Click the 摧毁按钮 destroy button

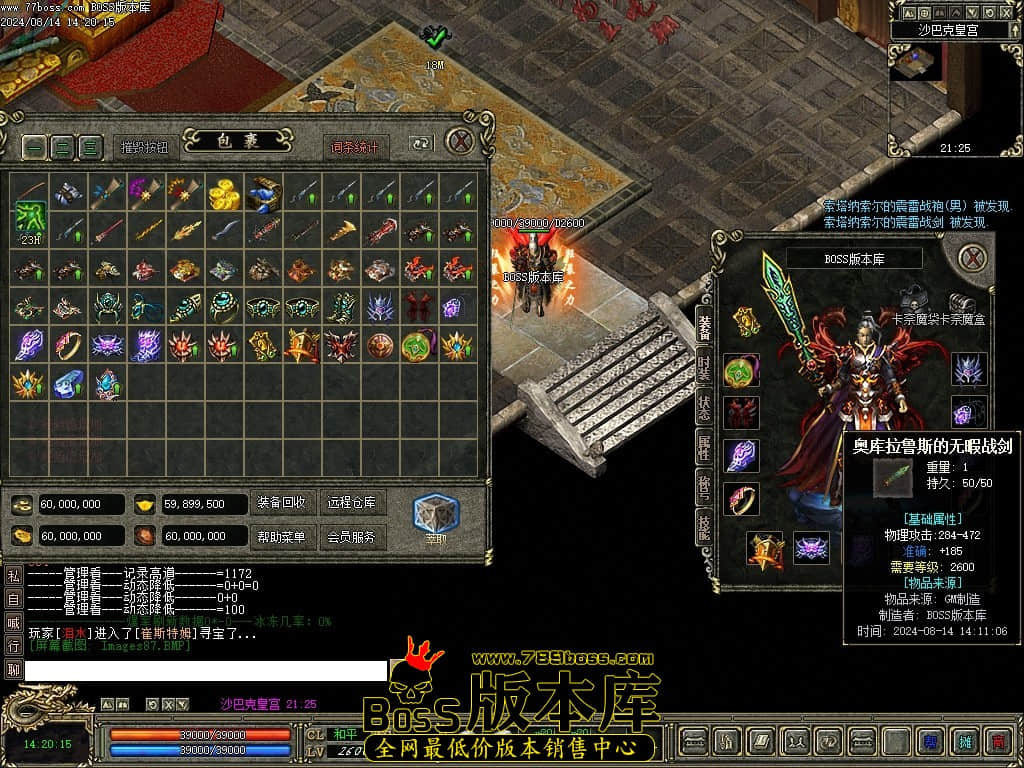pos(145,147)
